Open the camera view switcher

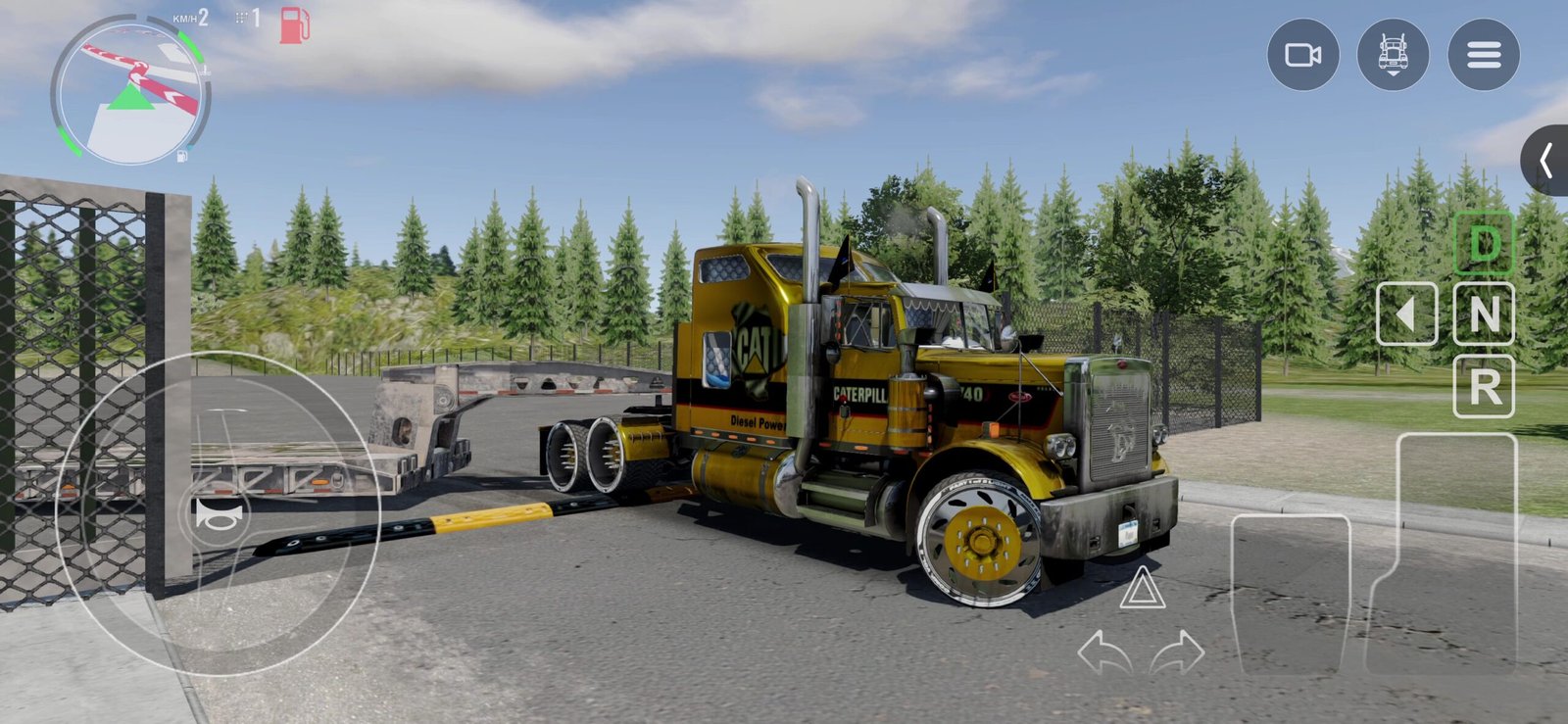(1302, 55)
